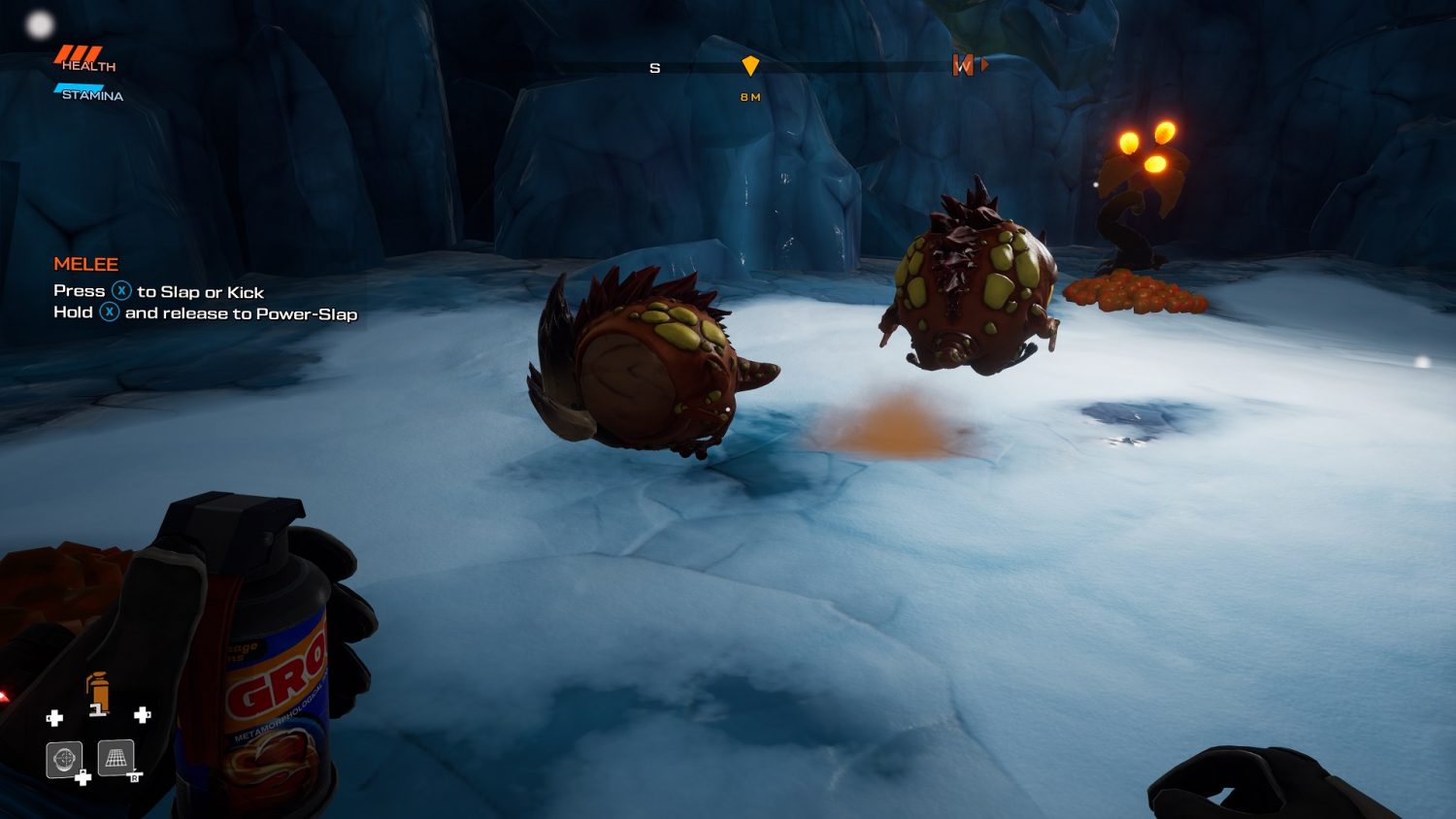Click the orange Kindred marker on compass
The image size is (1456, 819).
pyautogui.click(x=963, y=65)
